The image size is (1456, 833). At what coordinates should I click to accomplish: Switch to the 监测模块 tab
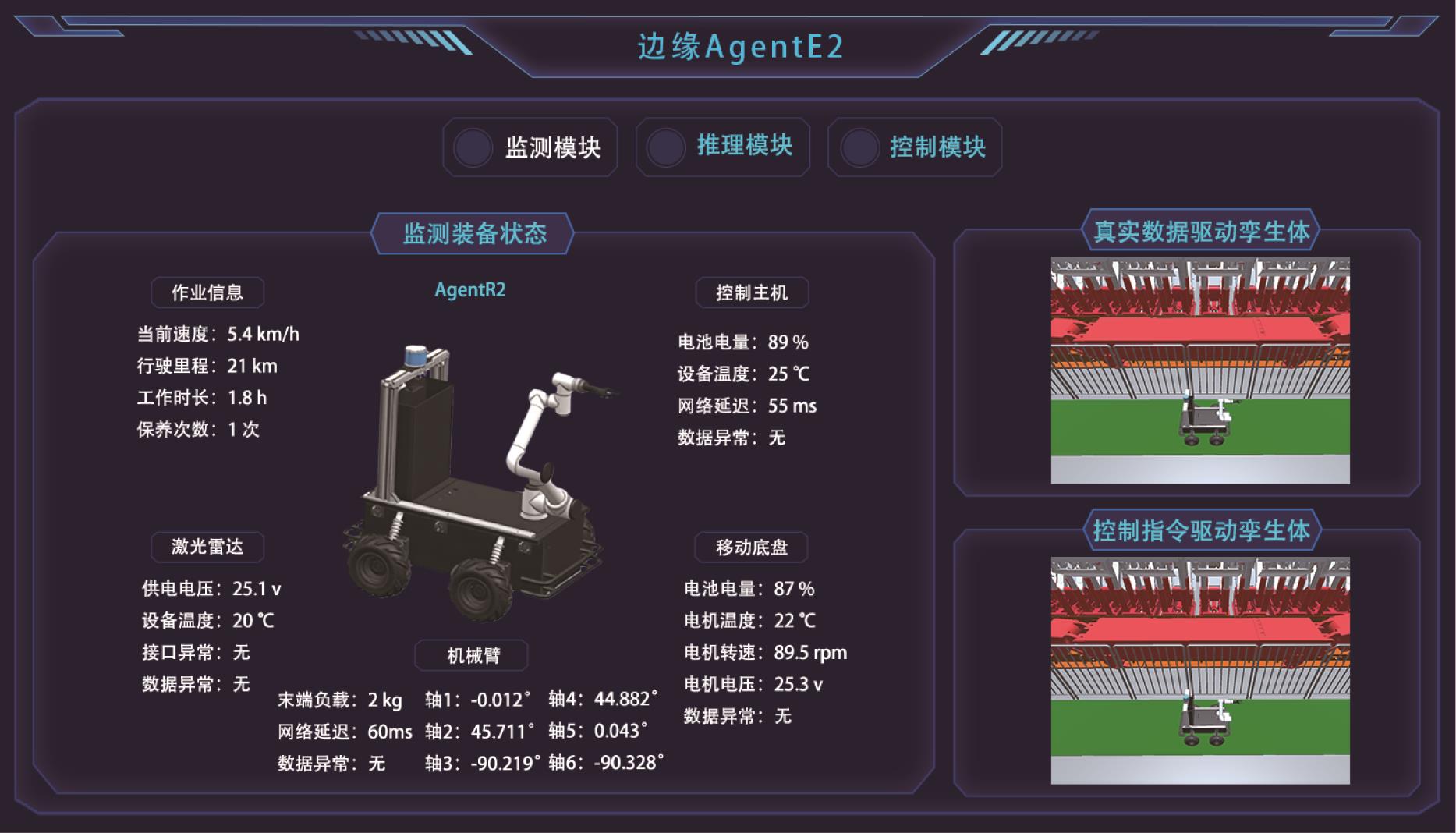[530, 147]
